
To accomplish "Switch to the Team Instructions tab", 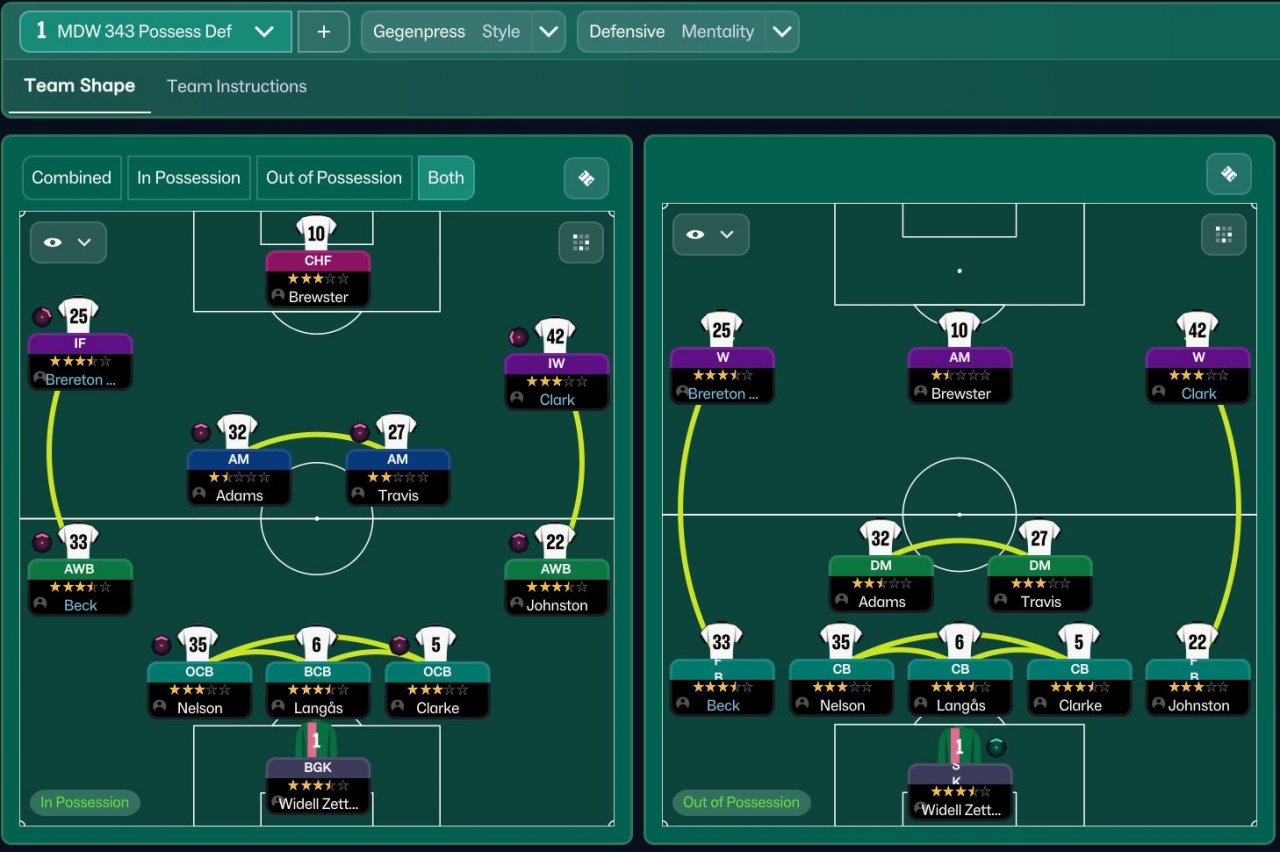I will click(236, 86).
